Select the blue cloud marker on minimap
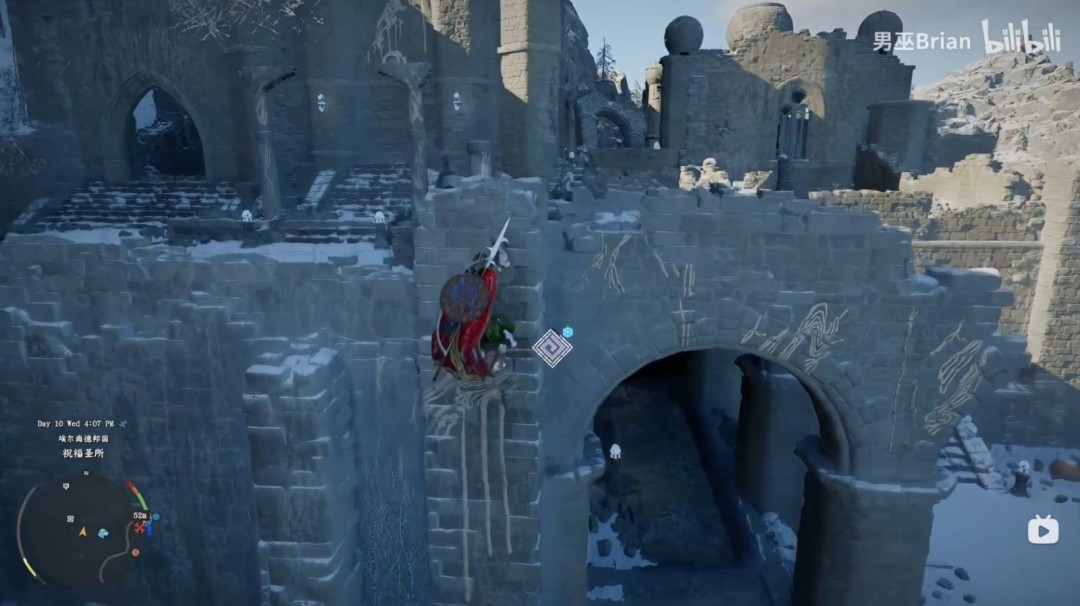The image size is (1080, 606). pyautogui.click(x=102, y=533)
